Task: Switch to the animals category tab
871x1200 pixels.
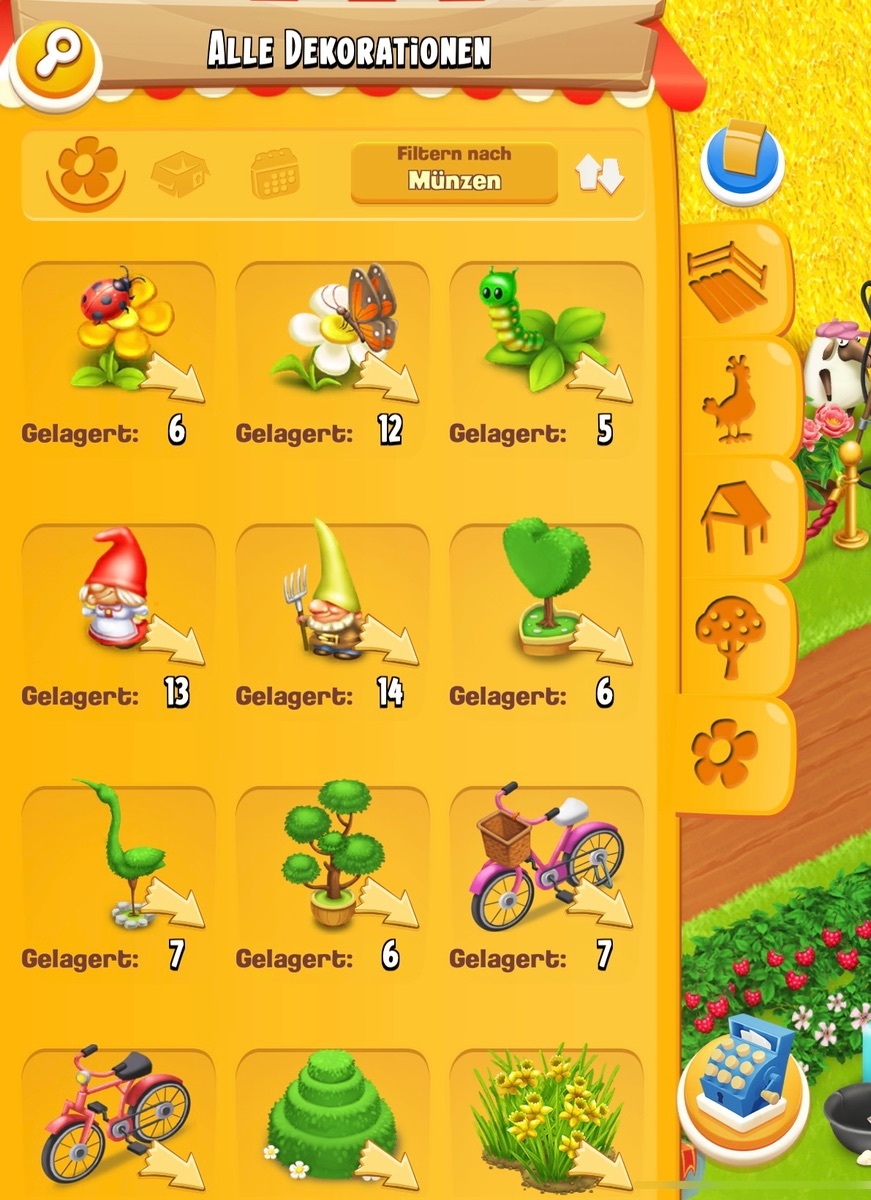Action: click(x=731, y=400)
